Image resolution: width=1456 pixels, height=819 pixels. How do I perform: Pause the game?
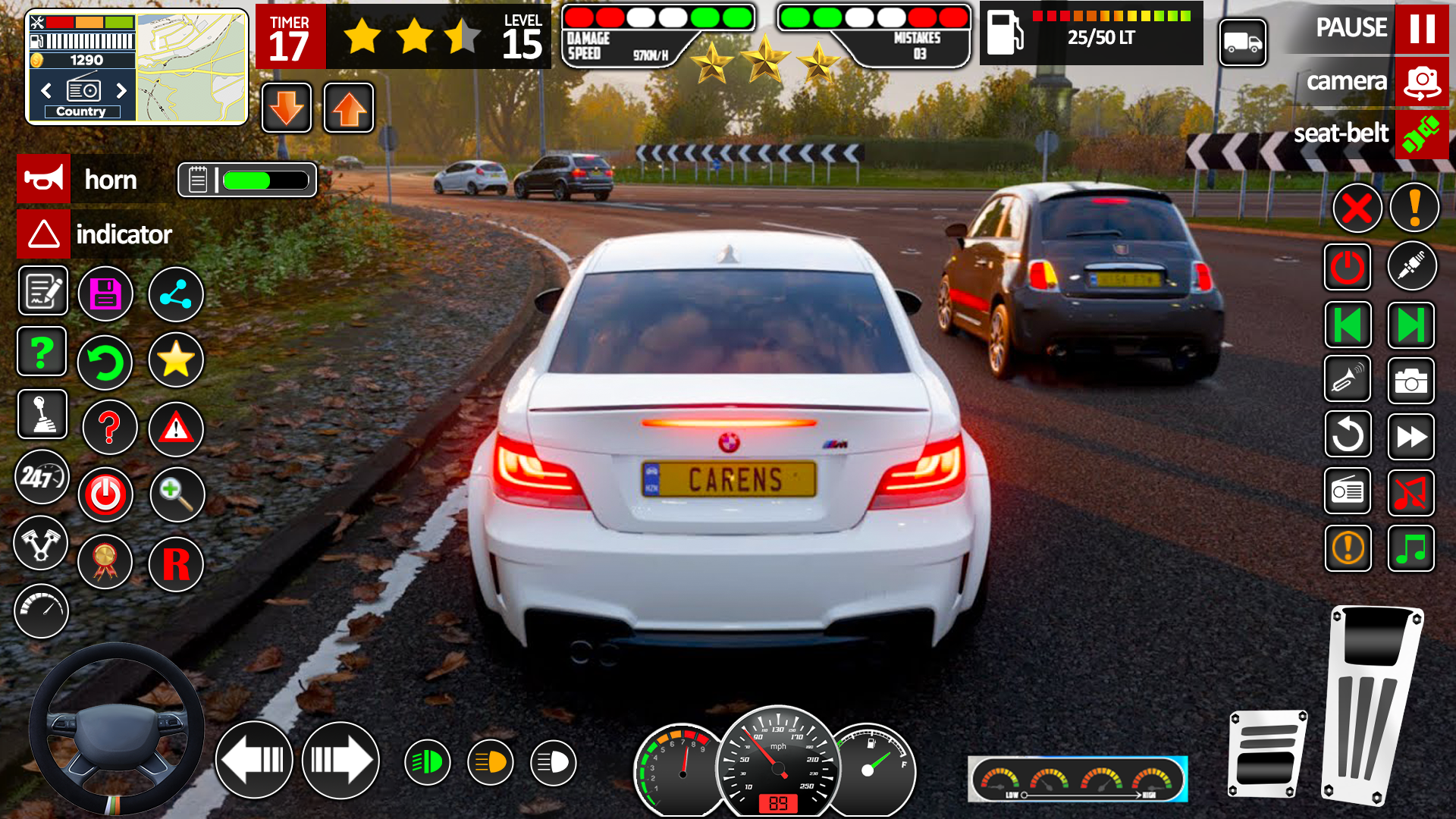point(1421,29)
